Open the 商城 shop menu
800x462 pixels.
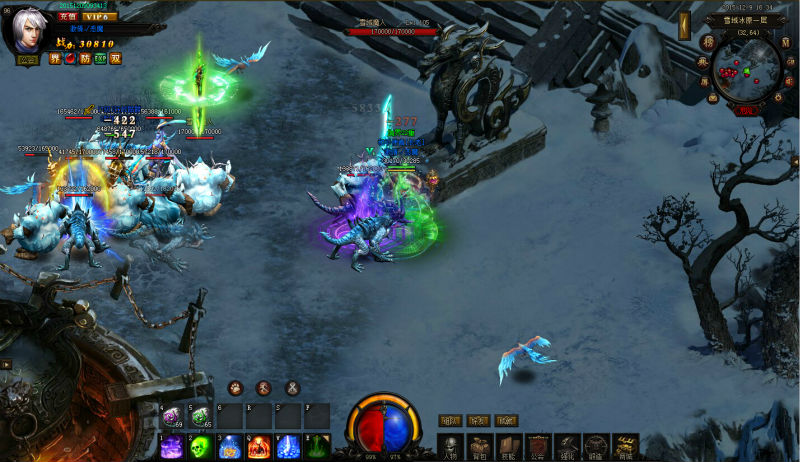coord(626,446)
